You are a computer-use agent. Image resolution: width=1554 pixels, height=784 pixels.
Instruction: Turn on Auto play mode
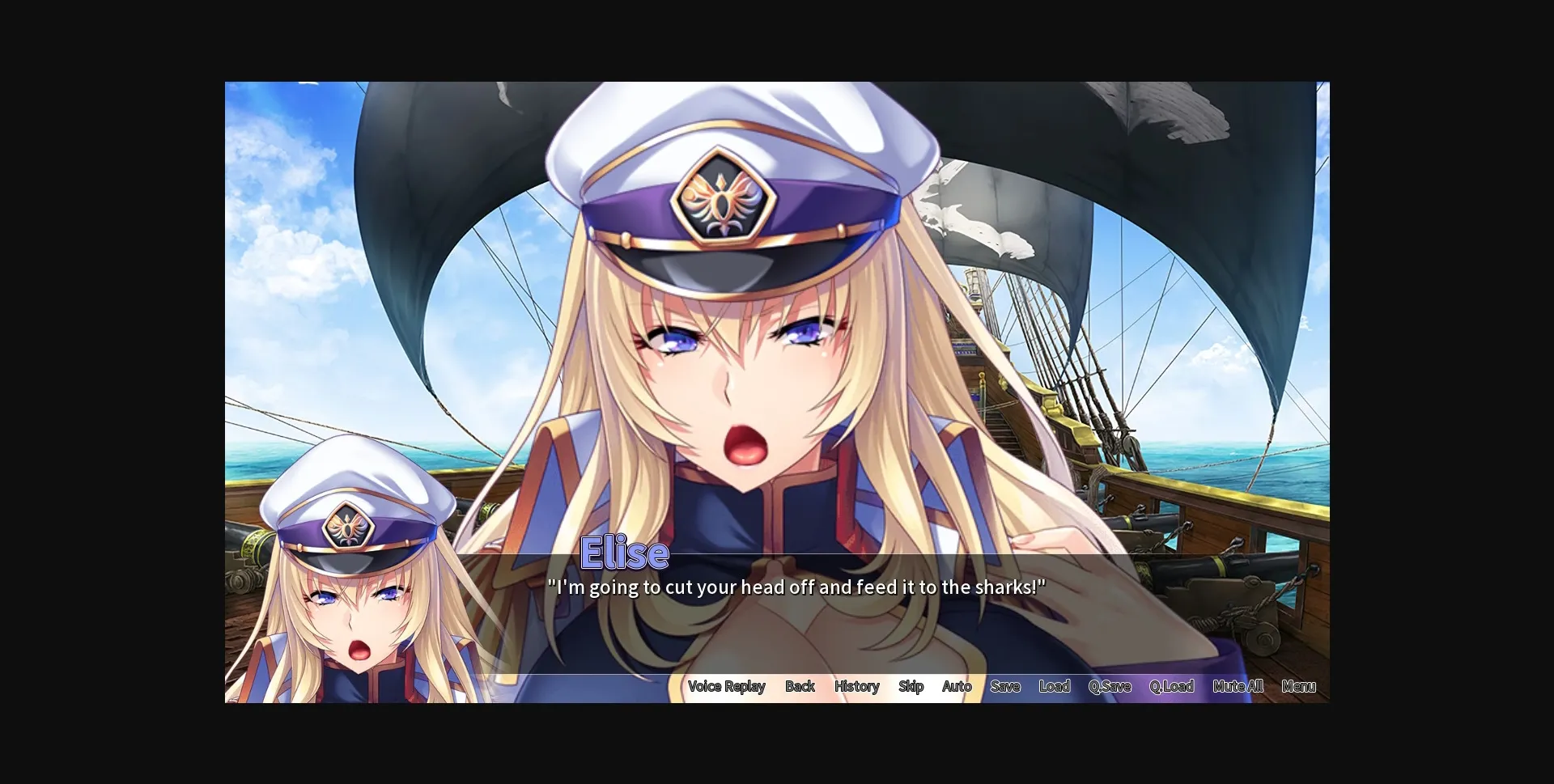pos(957,686)
